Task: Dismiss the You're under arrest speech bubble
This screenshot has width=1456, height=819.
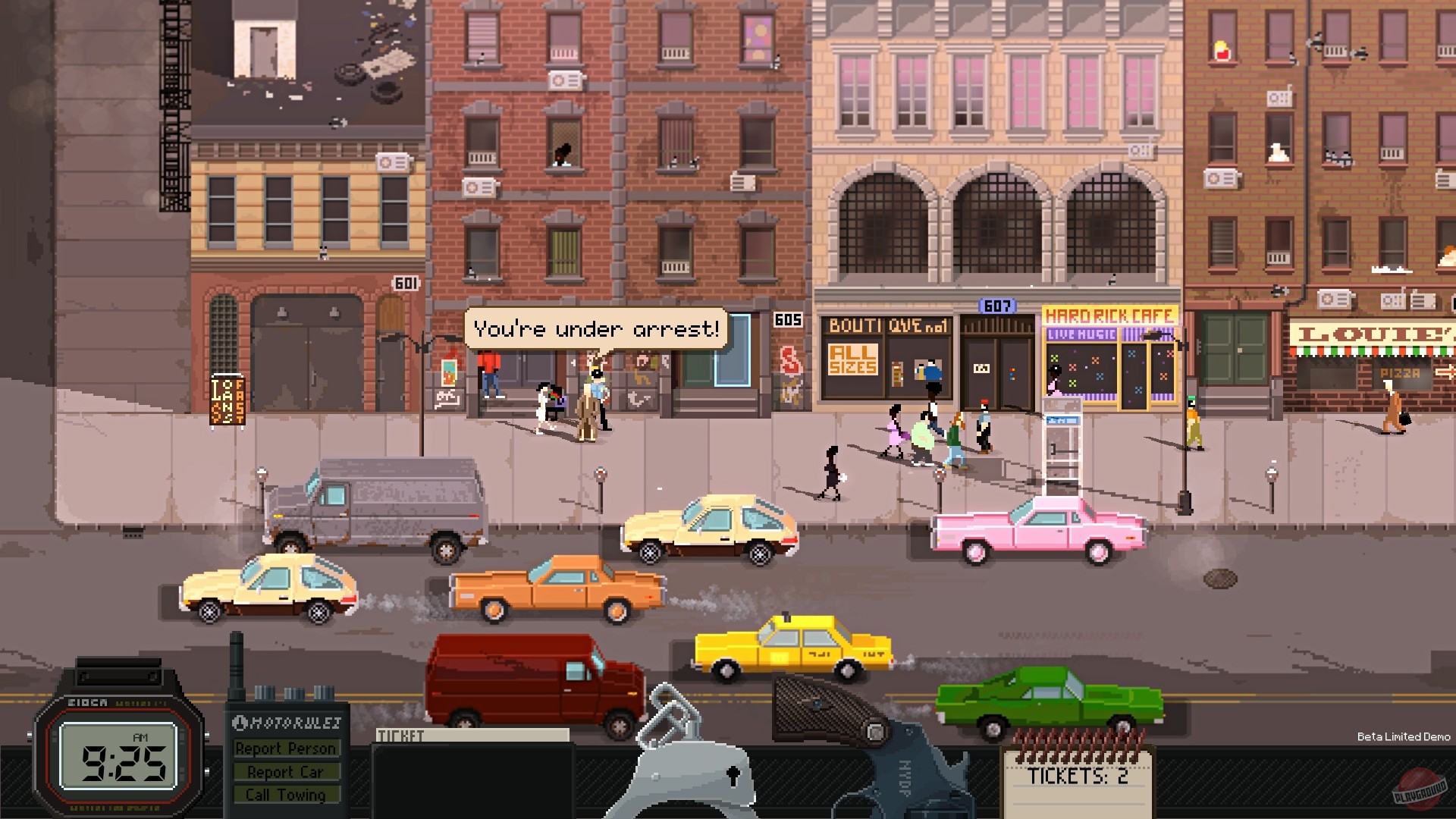Action: (x=595, y=328)
